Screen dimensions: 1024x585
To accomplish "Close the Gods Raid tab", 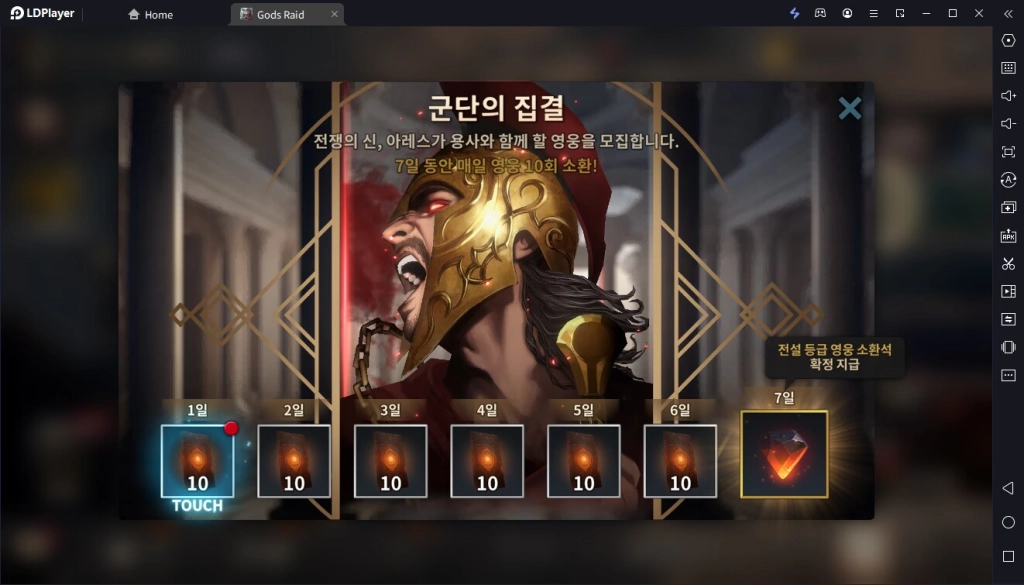I will pos(334,14).
